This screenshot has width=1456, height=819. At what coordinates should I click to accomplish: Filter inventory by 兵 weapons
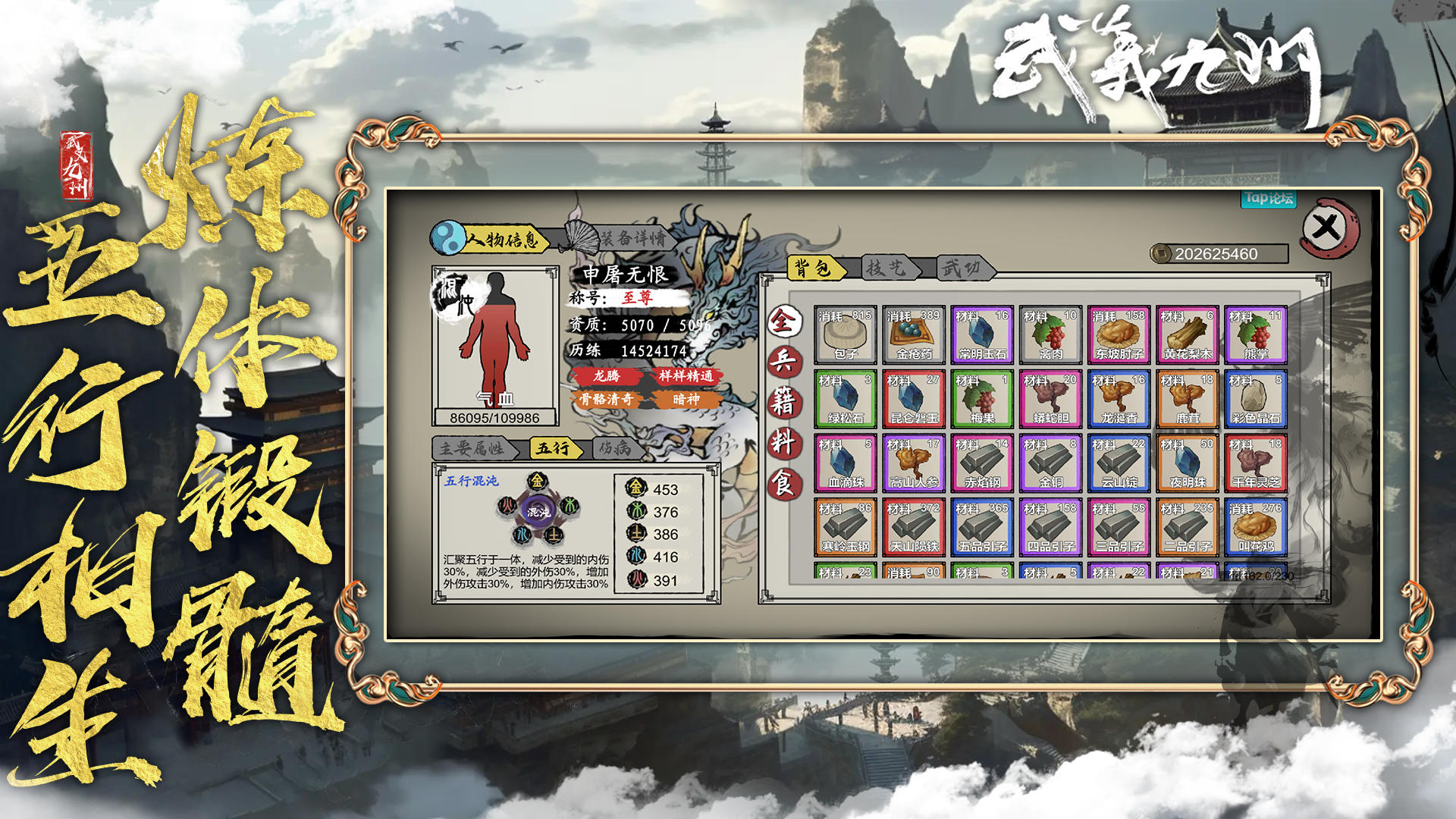point(783,362)
